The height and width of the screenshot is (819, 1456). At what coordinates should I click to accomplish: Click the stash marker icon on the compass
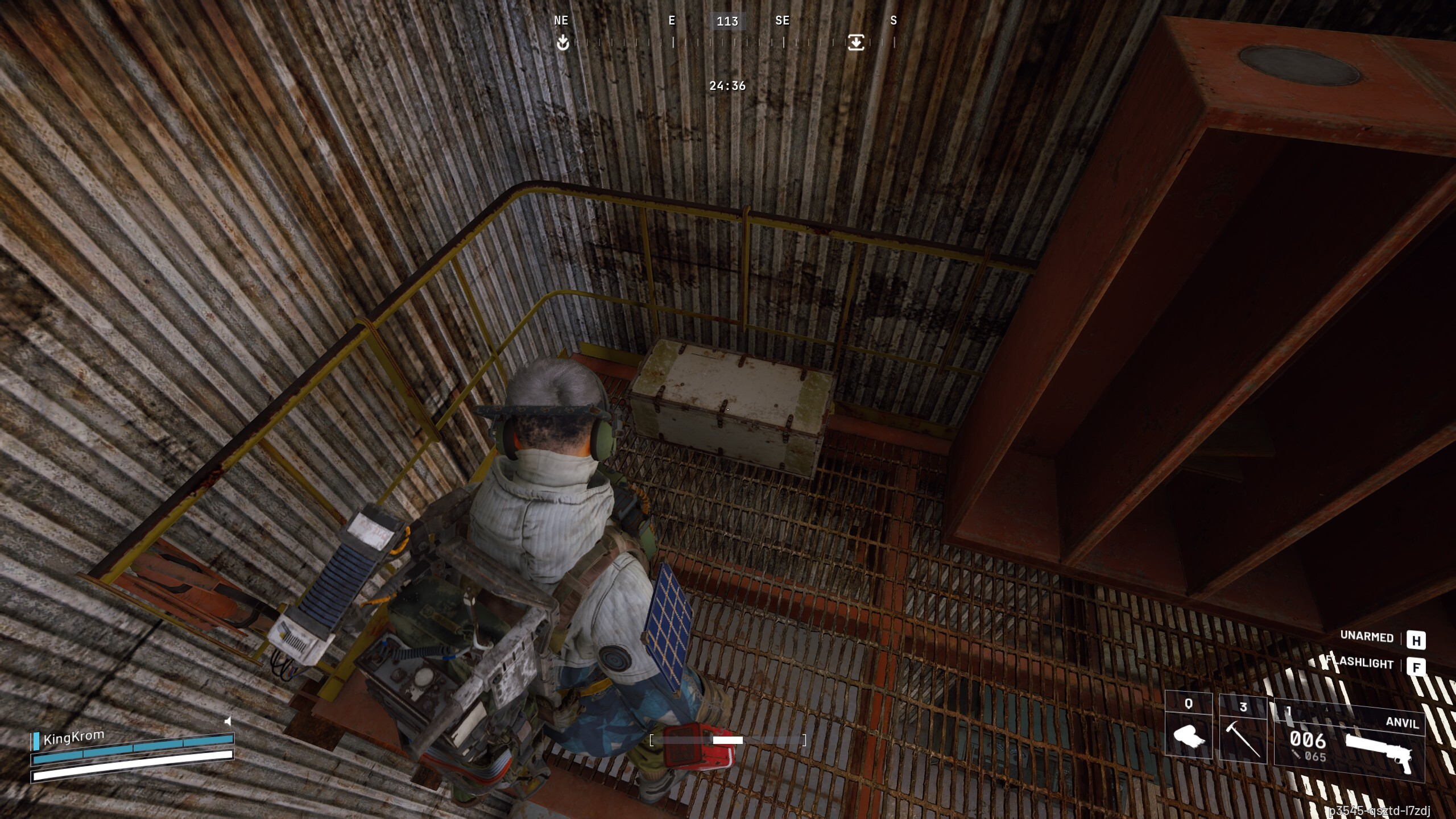point(857,42)
